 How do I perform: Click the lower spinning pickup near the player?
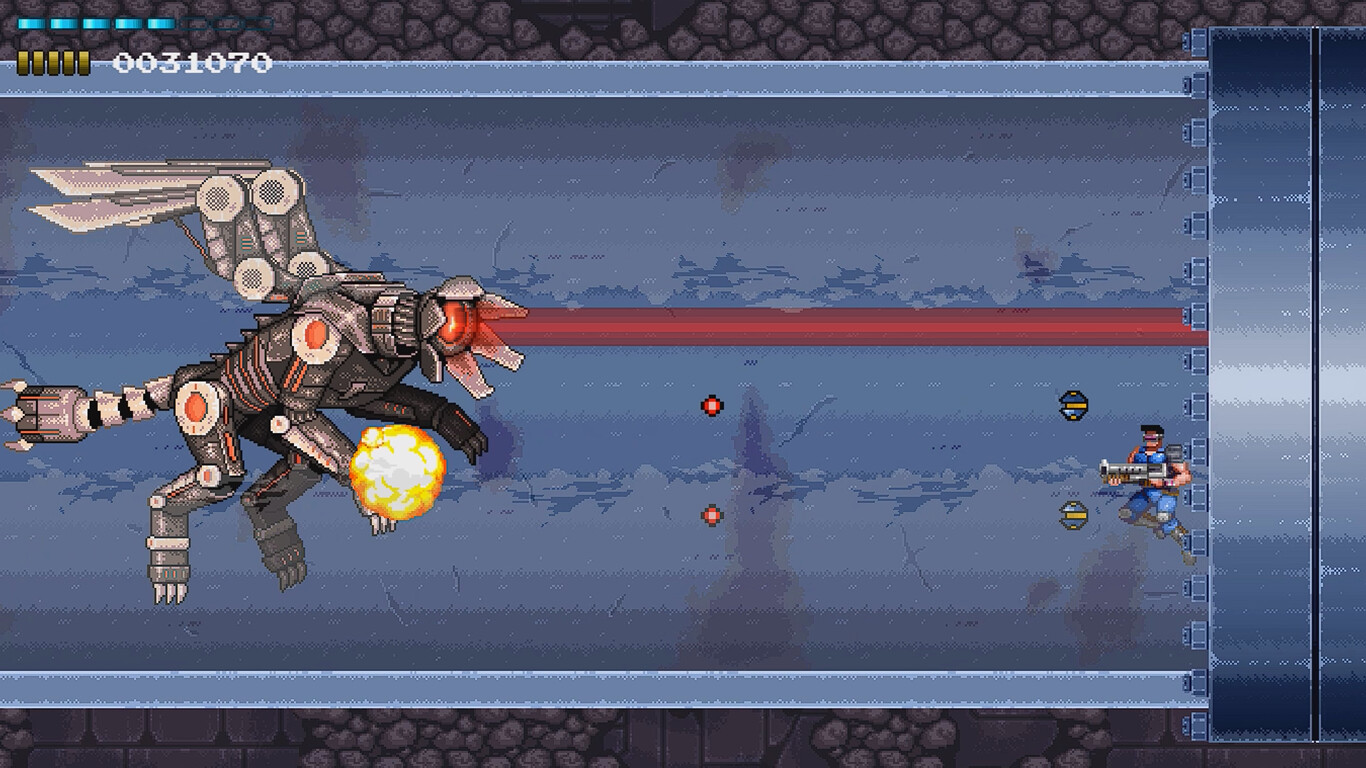pos(1073,514)
